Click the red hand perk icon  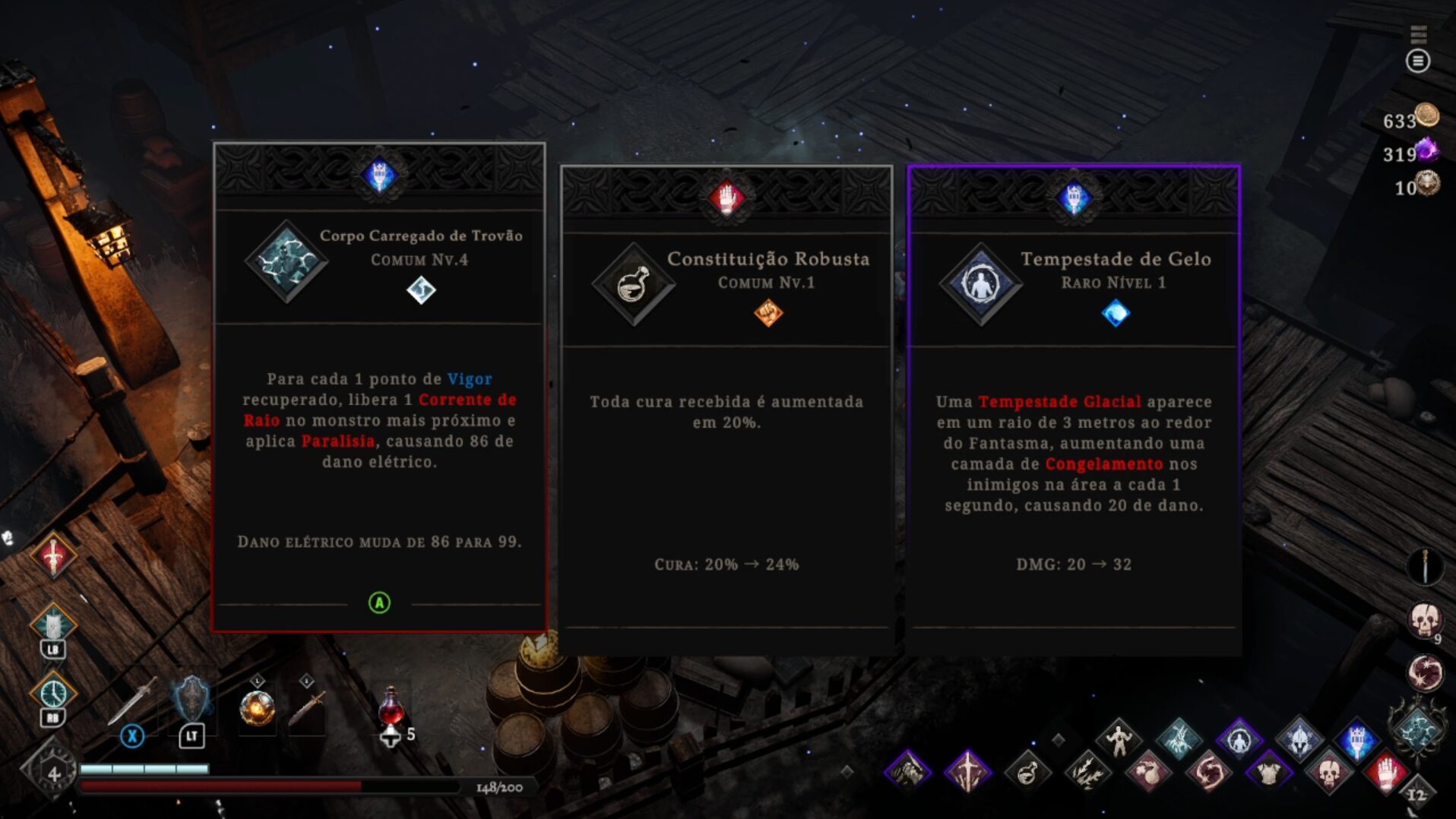[x=1385, y=772]
